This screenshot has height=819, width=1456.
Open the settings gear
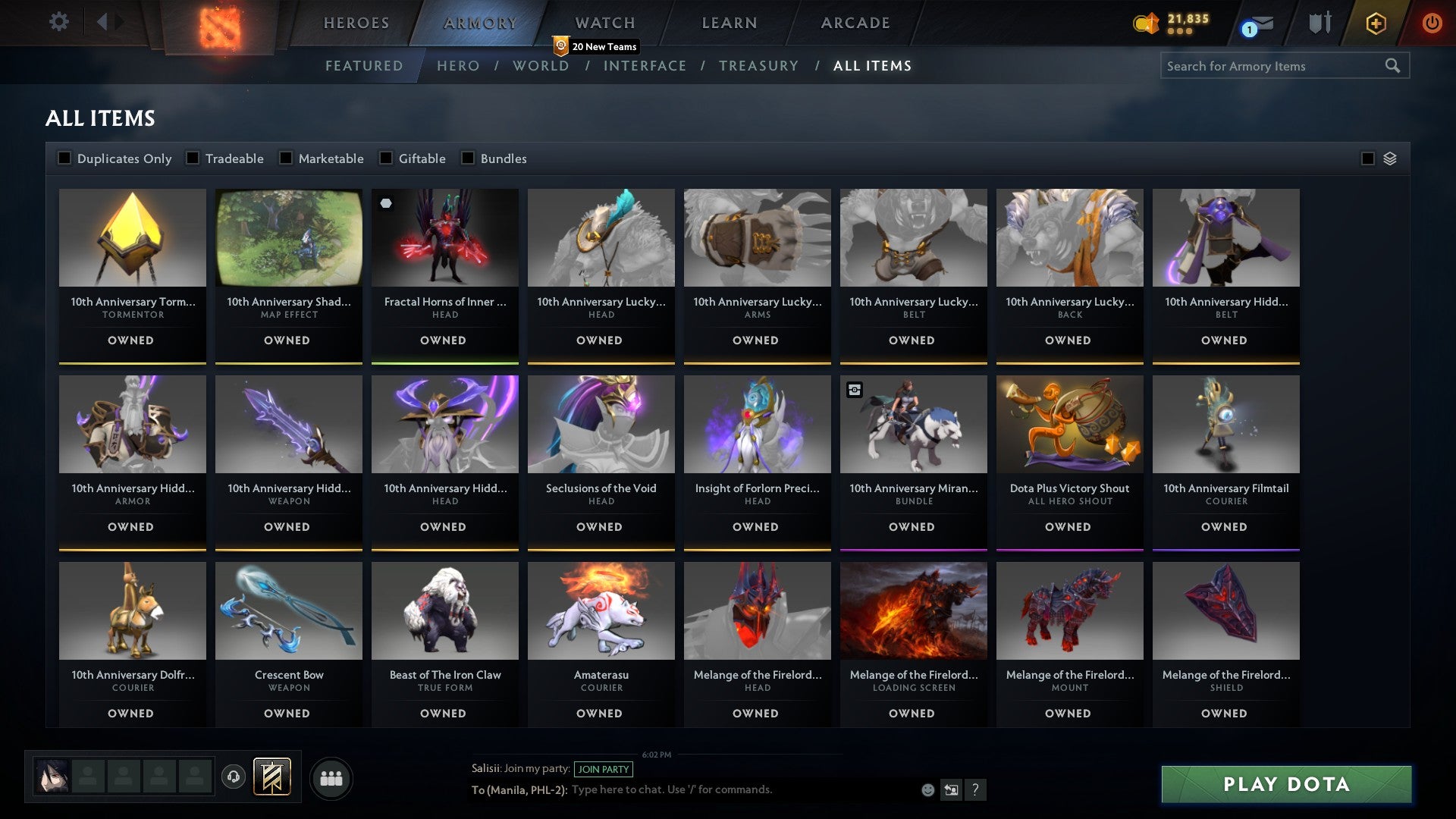[x=58, y=22]
